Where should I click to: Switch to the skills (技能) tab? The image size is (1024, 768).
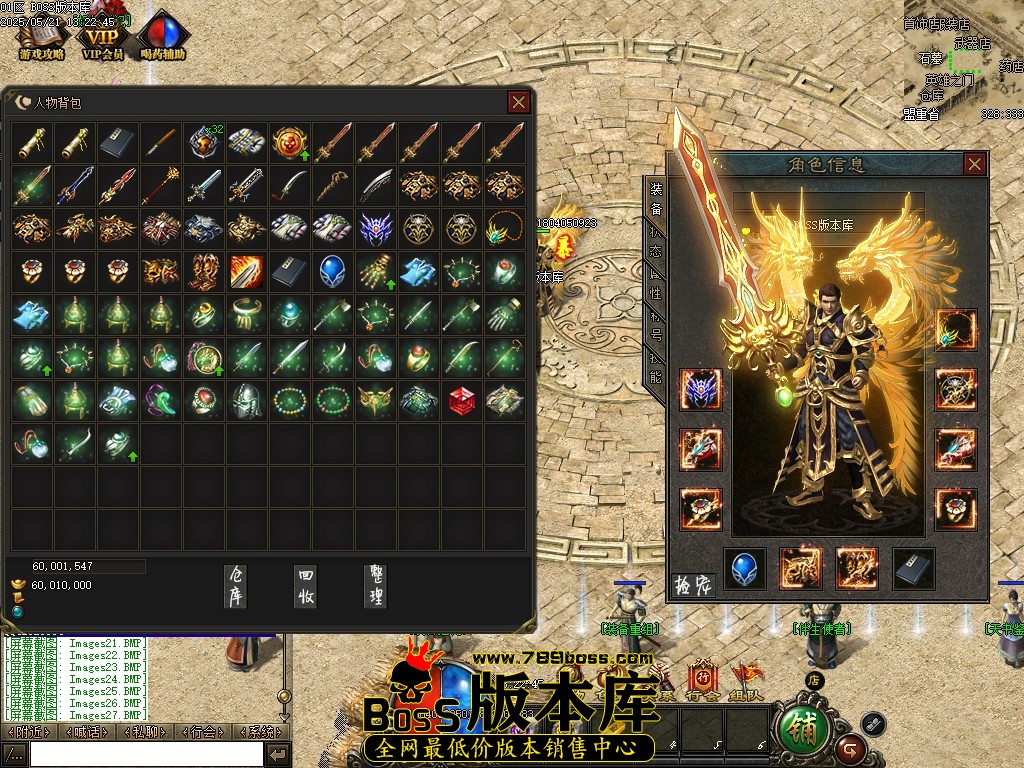tap(656, 366)
